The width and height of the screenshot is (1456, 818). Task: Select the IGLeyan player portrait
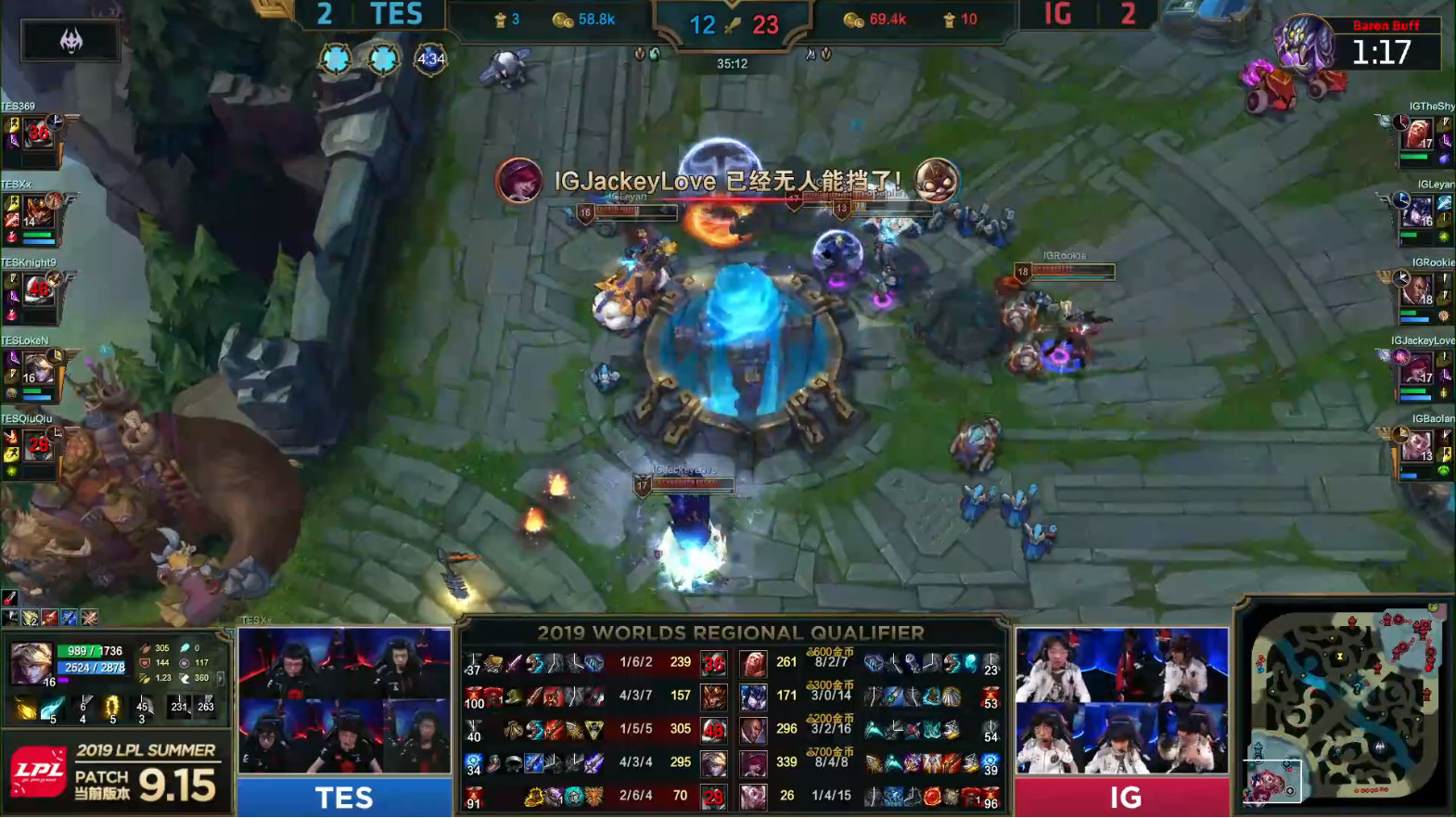pos(1418,212)
